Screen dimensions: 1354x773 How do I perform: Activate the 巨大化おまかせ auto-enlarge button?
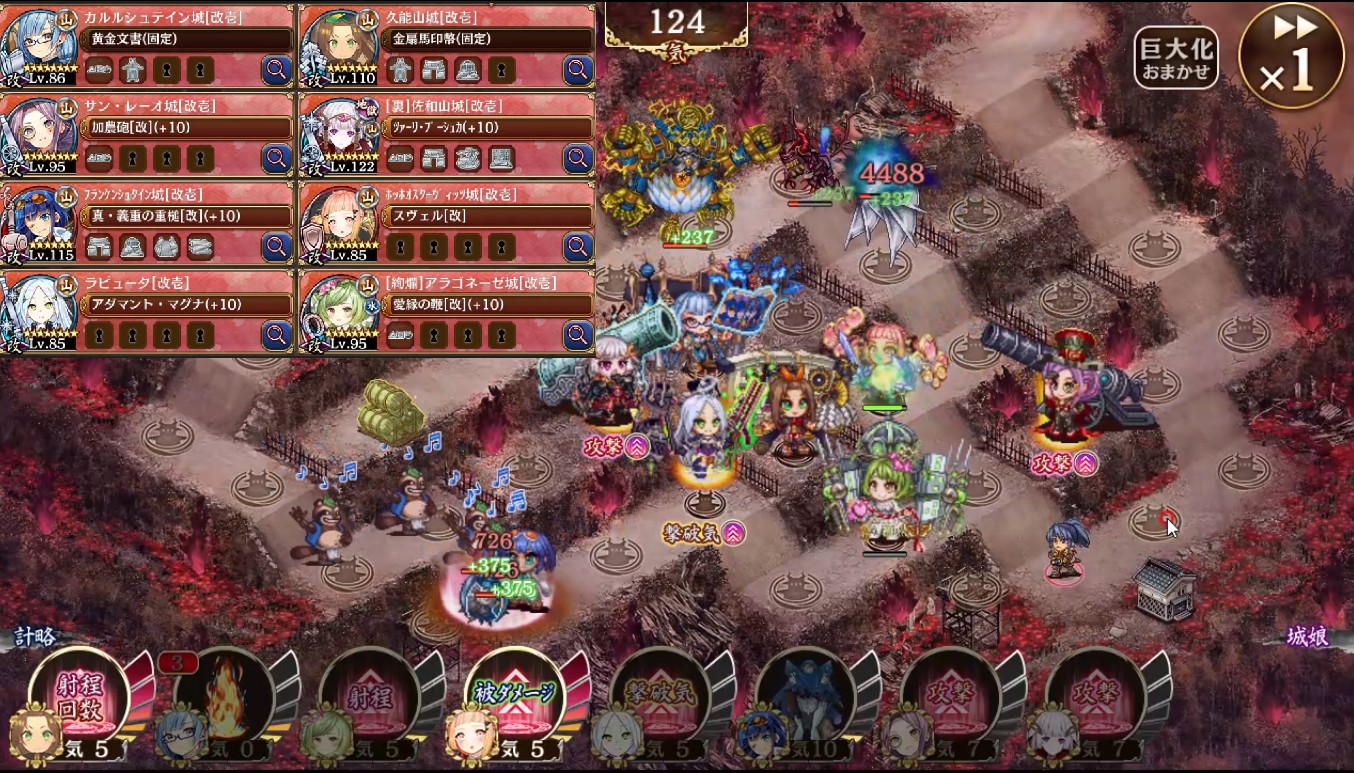[x=1176, y=58]
